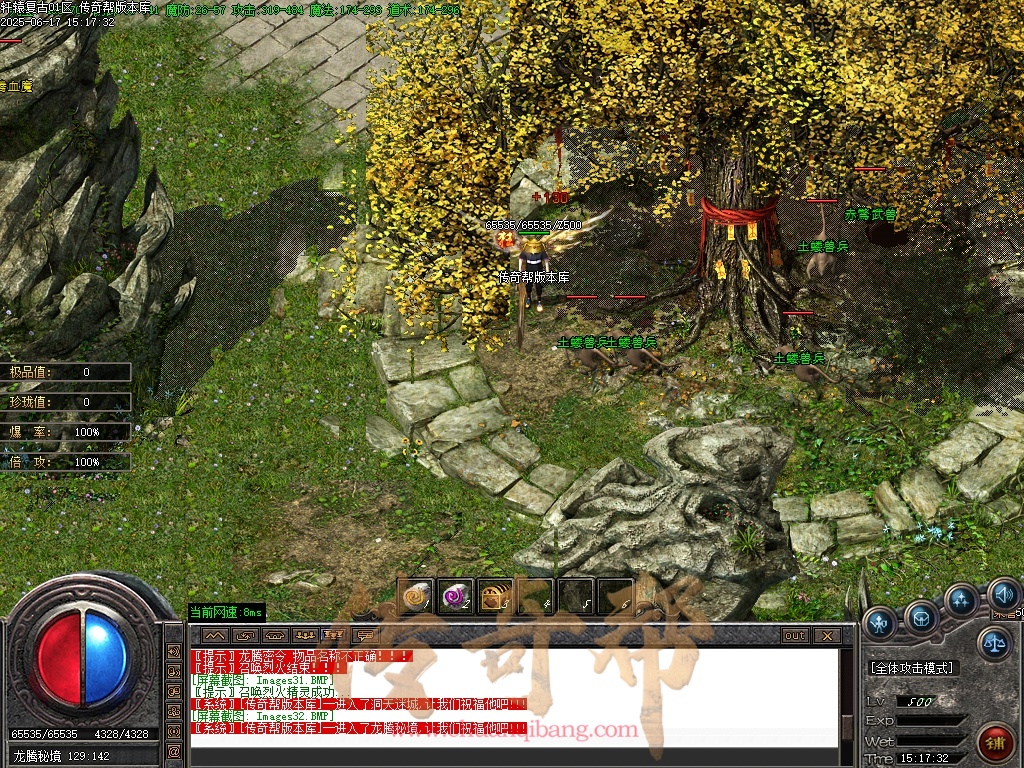Open the red 铺 shop button
This screenshot has height=768, width=1024.
(994, 741)
